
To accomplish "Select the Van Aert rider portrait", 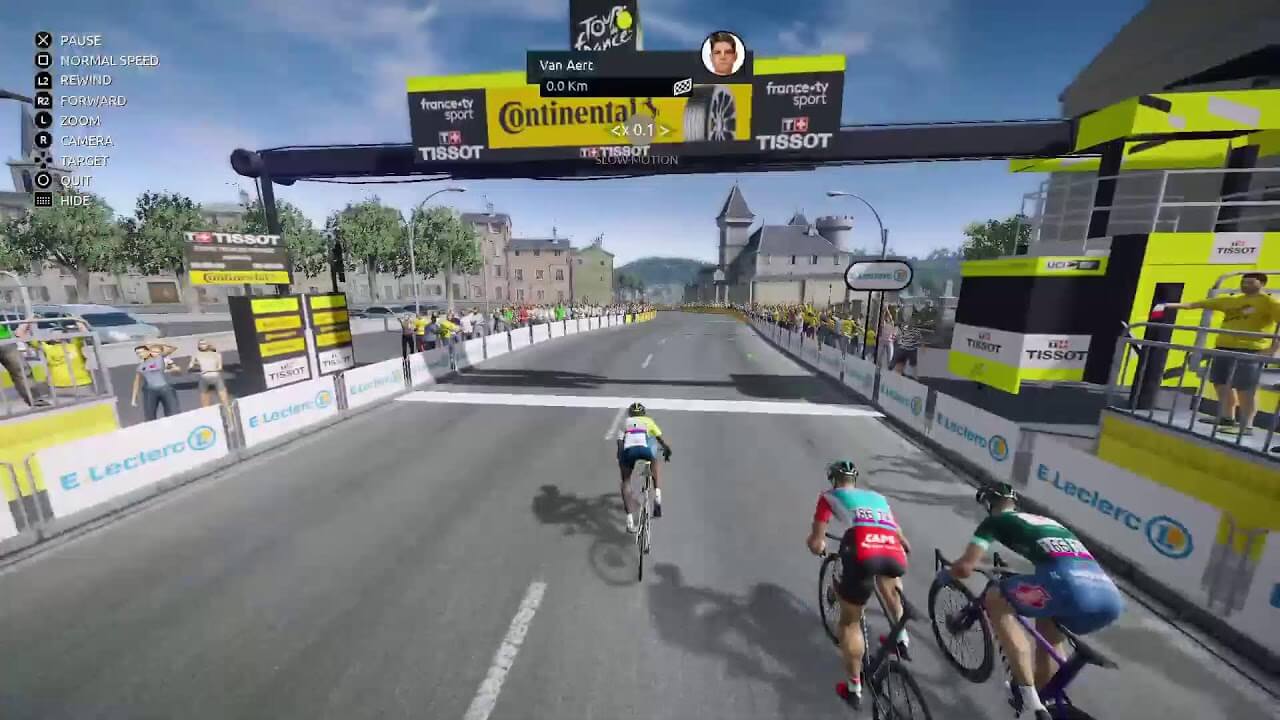I will (x=722, y=53).
